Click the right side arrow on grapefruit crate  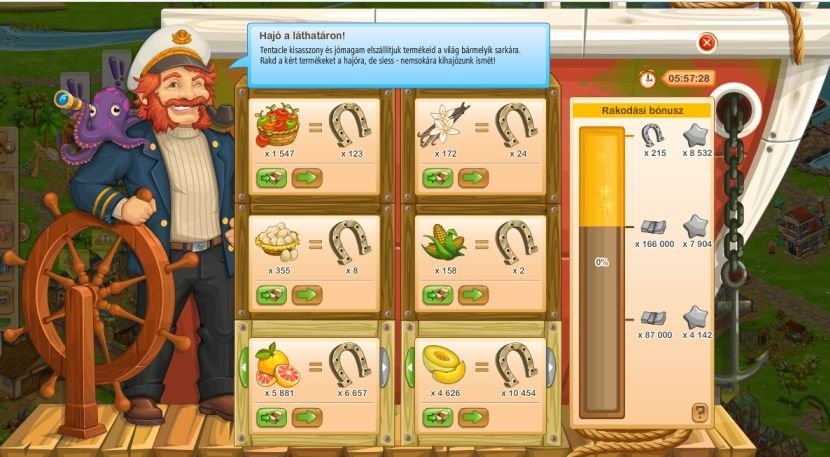pyautogui.click(x=385, y=367)
